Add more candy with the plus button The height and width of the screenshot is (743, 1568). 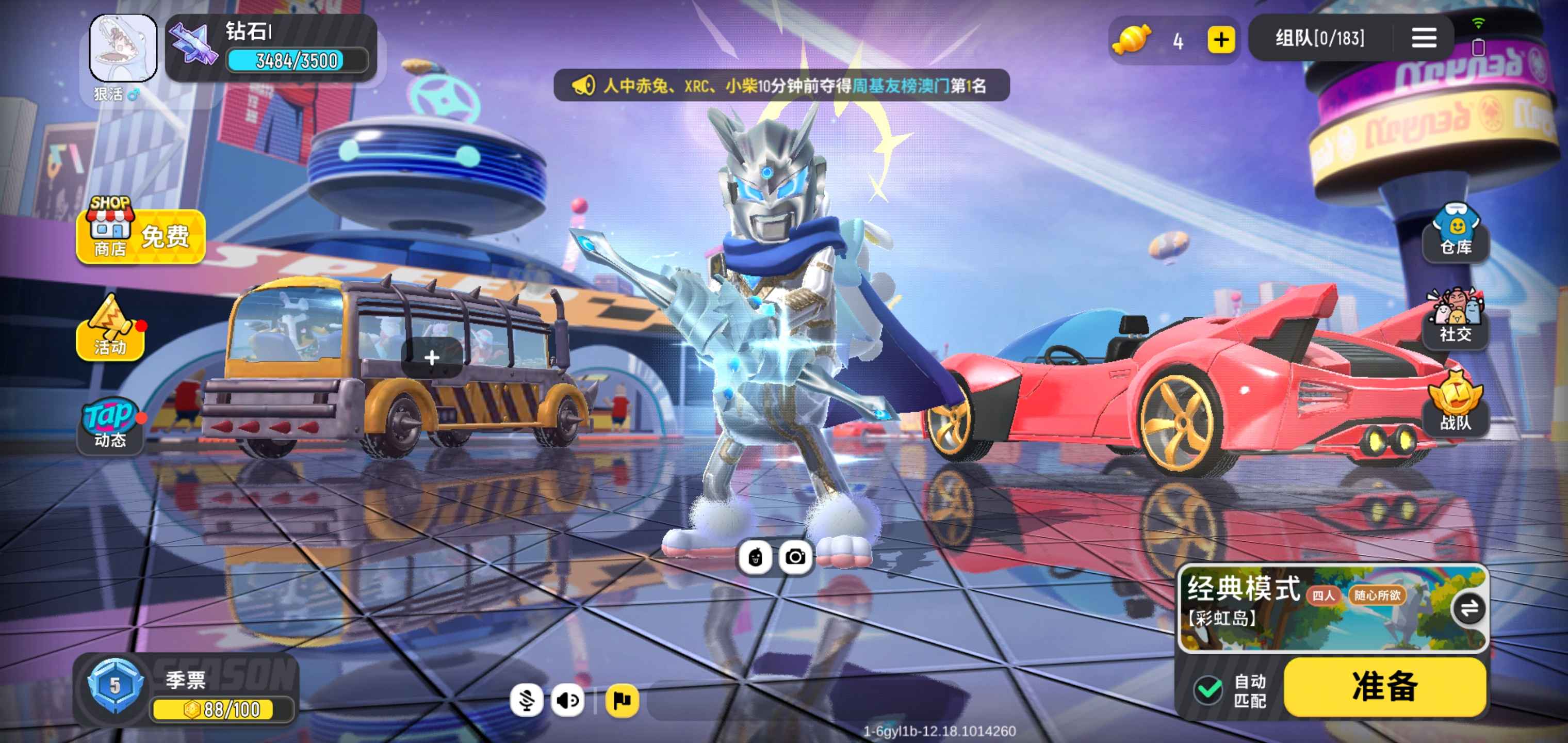pos(1220,40)
